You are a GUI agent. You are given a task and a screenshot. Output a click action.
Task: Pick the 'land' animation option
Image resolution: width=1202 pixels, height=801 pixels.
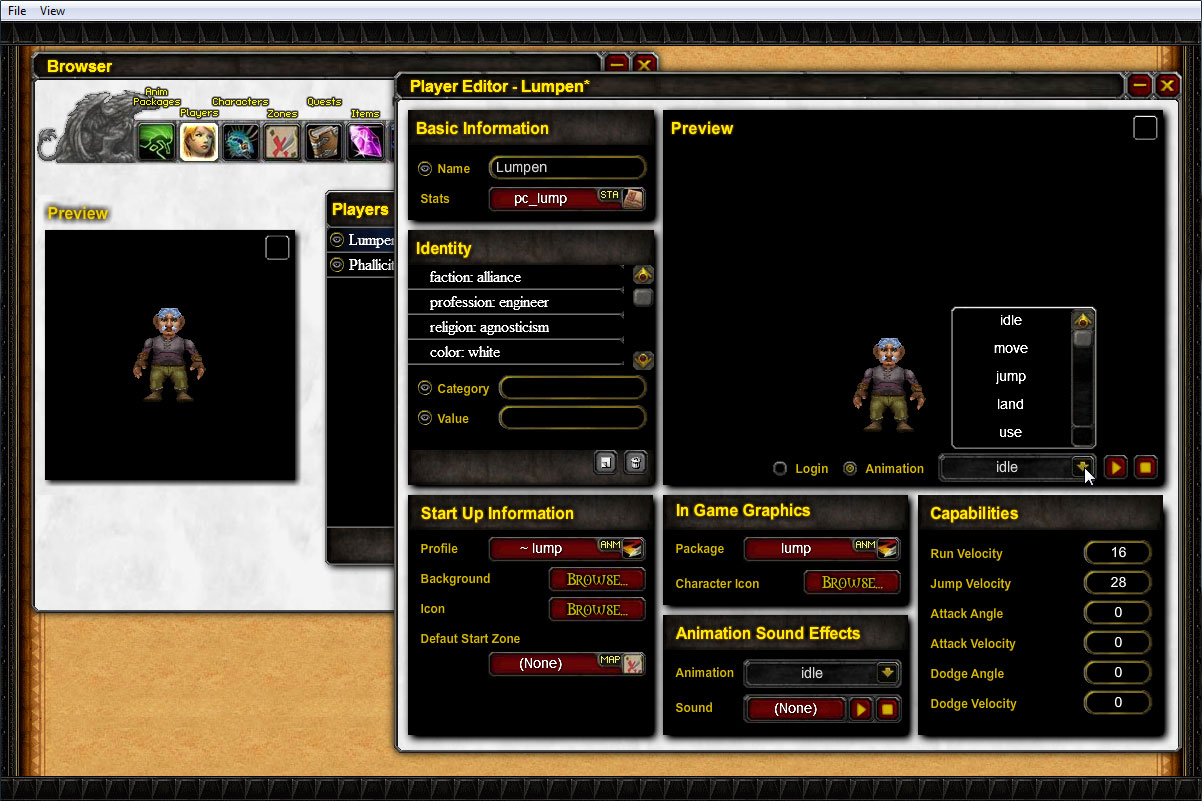(x=1010, y=405)
